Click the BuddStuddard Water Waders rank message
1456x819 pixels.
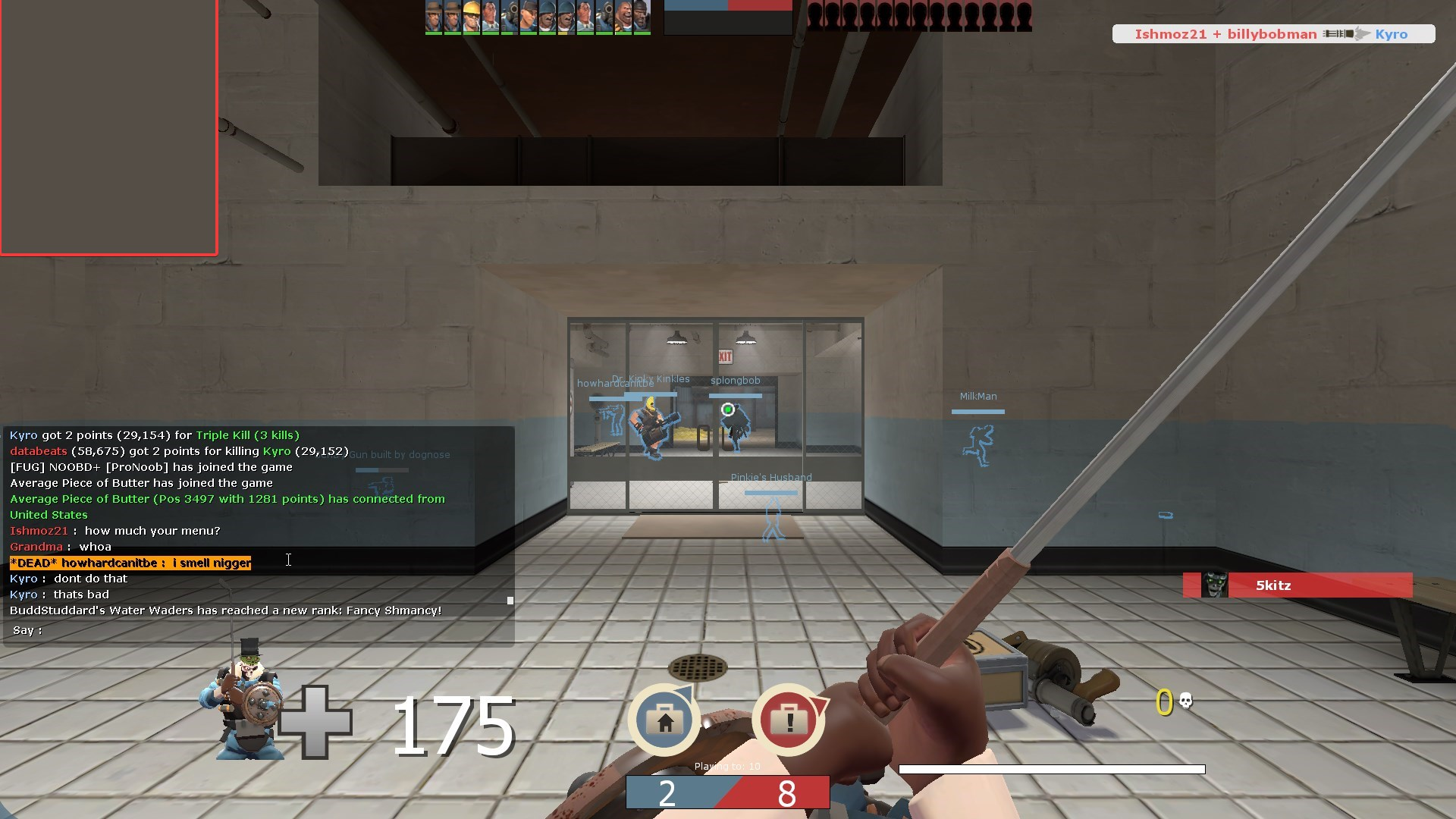pos(225,610)
